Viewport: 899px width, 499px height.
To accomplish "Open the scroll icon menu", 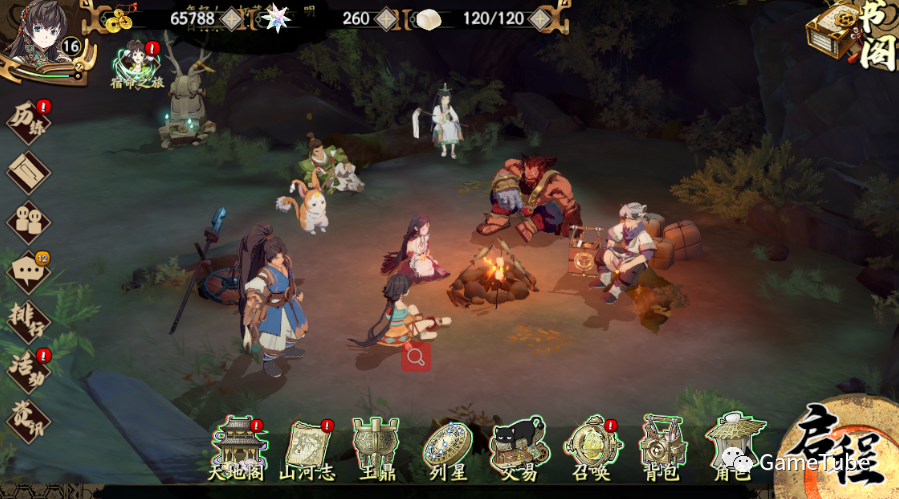I will pyautogui.click(x=28, y=172).
